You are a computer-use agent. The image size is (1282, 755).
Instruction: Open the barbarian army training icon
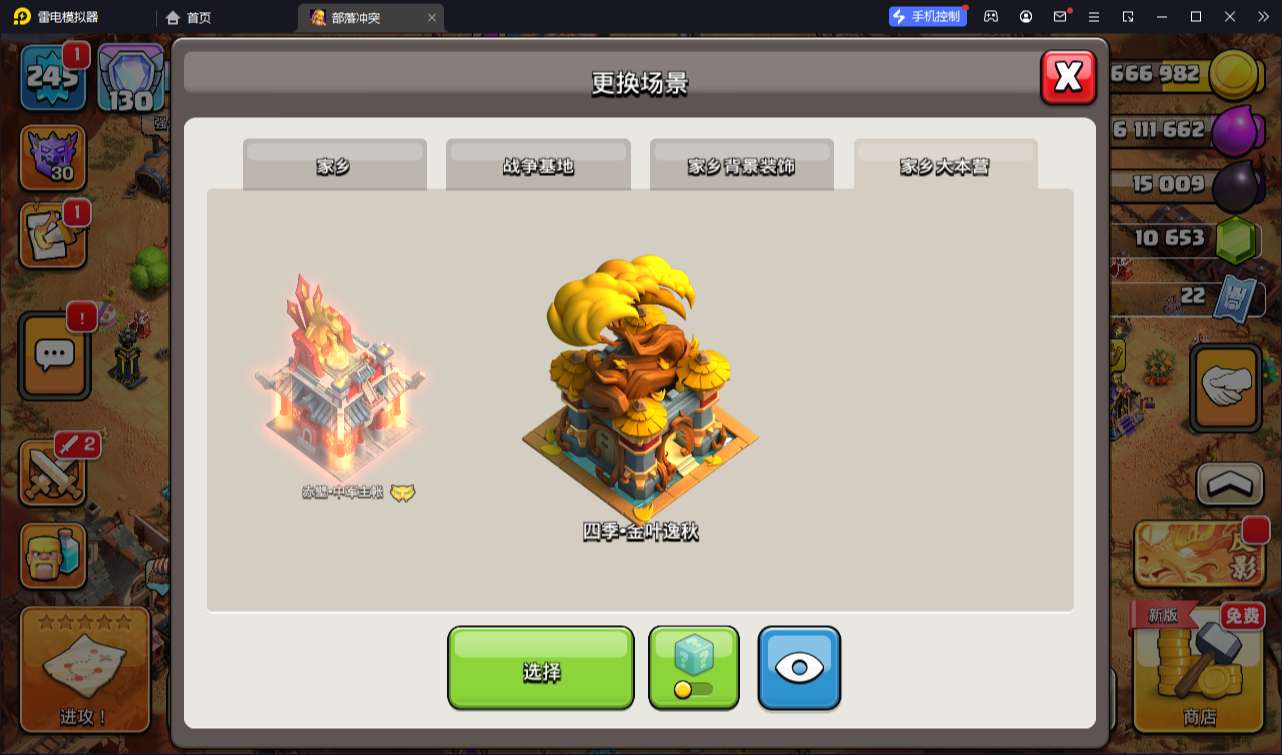pos(53,557)
